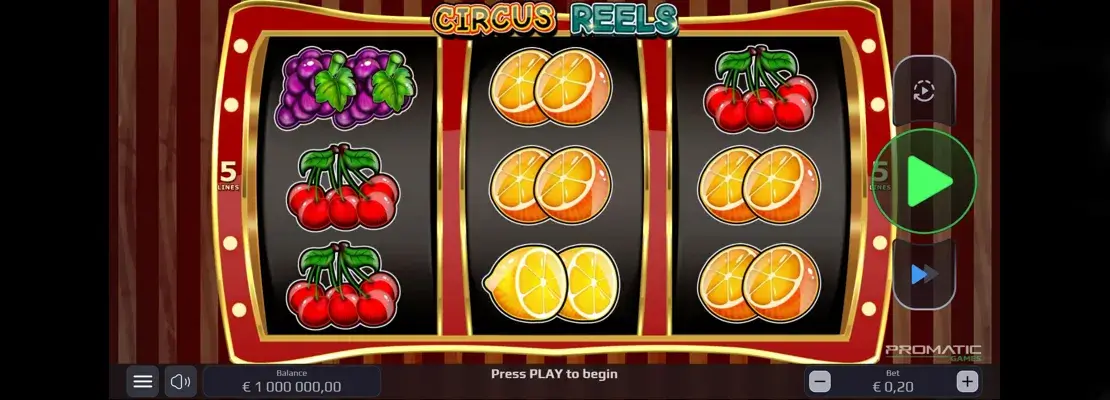Decrease the bet with the minus button
Viewport: 1110px width, 400px height.
point(820,381)
